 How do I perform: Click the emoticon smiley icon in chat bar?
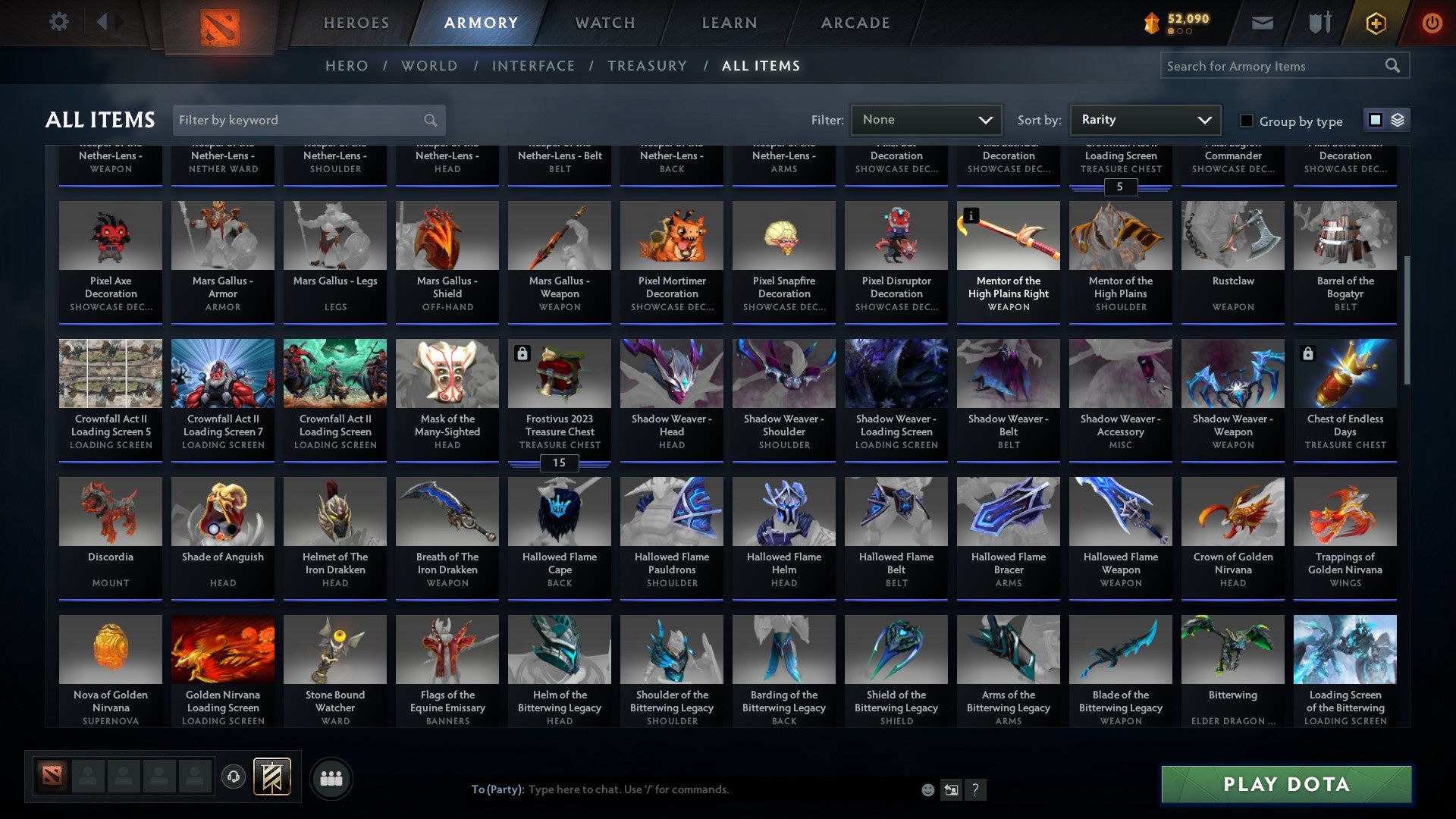[927, 789]
